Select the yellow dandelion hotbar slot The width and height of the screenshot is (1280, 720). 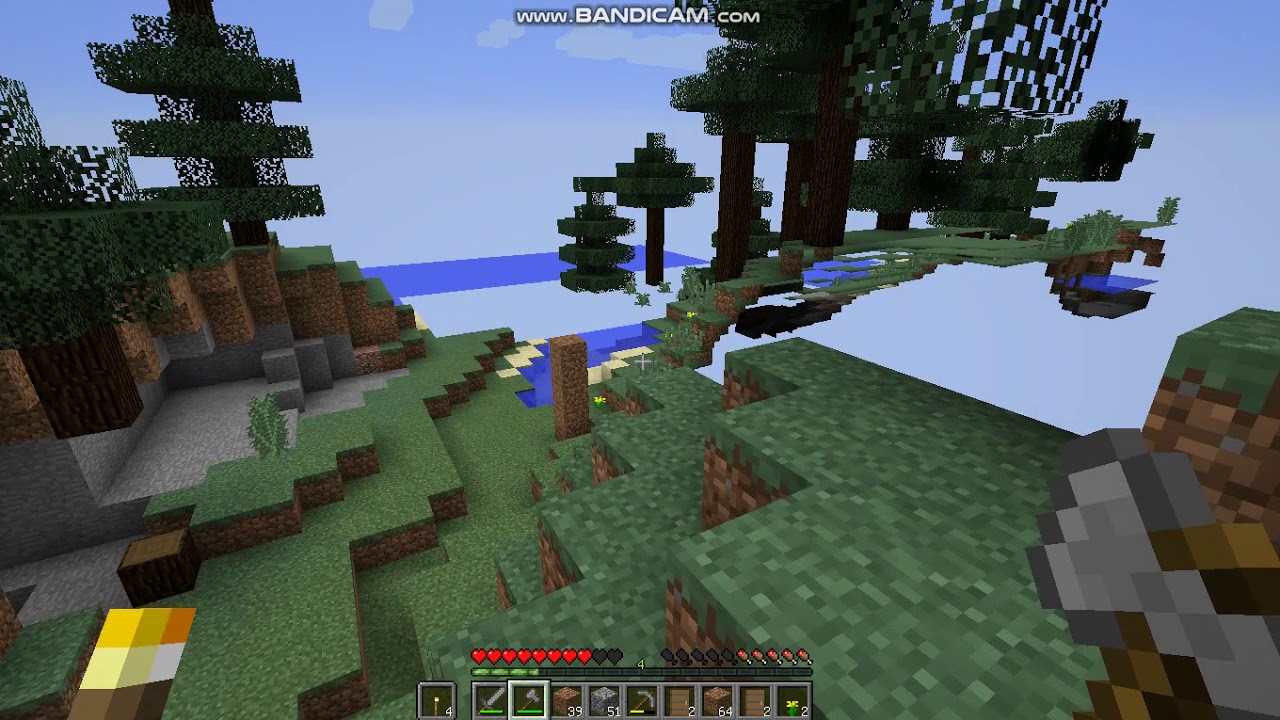793,700
